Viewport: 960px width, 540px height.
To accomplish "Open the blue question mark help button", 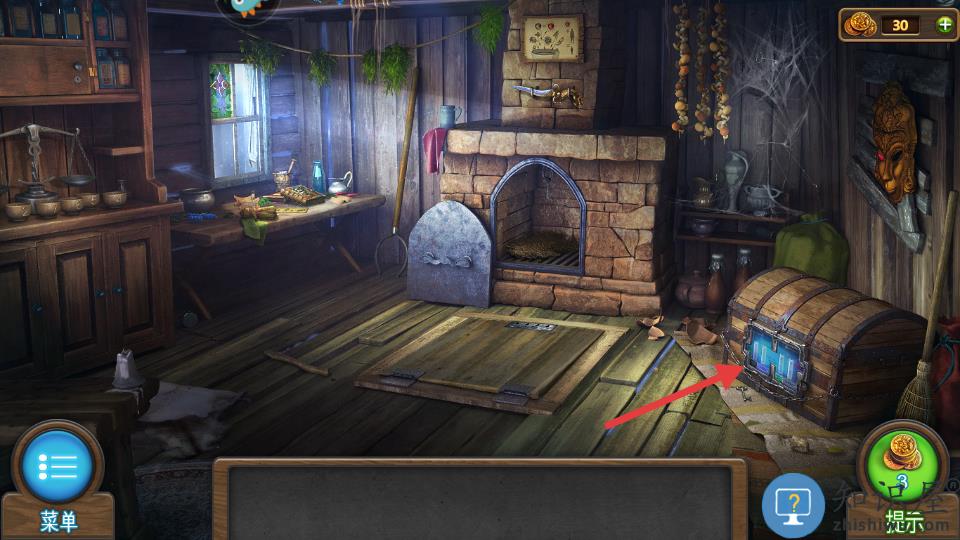I will [793, 505].
